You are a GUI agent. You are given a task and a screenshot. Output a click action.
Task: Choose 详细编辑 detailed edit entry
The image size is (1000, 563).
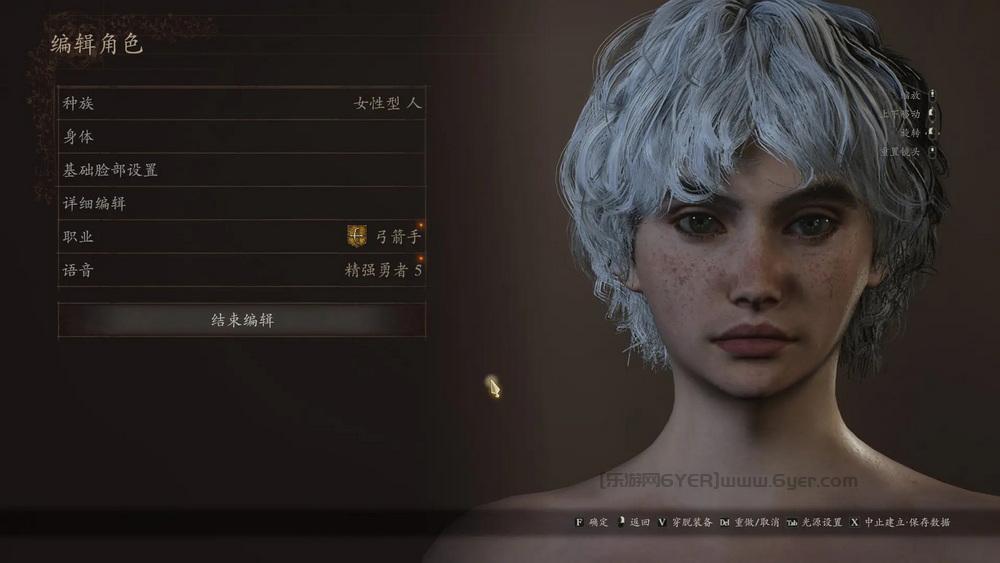(x=241, y=203)
